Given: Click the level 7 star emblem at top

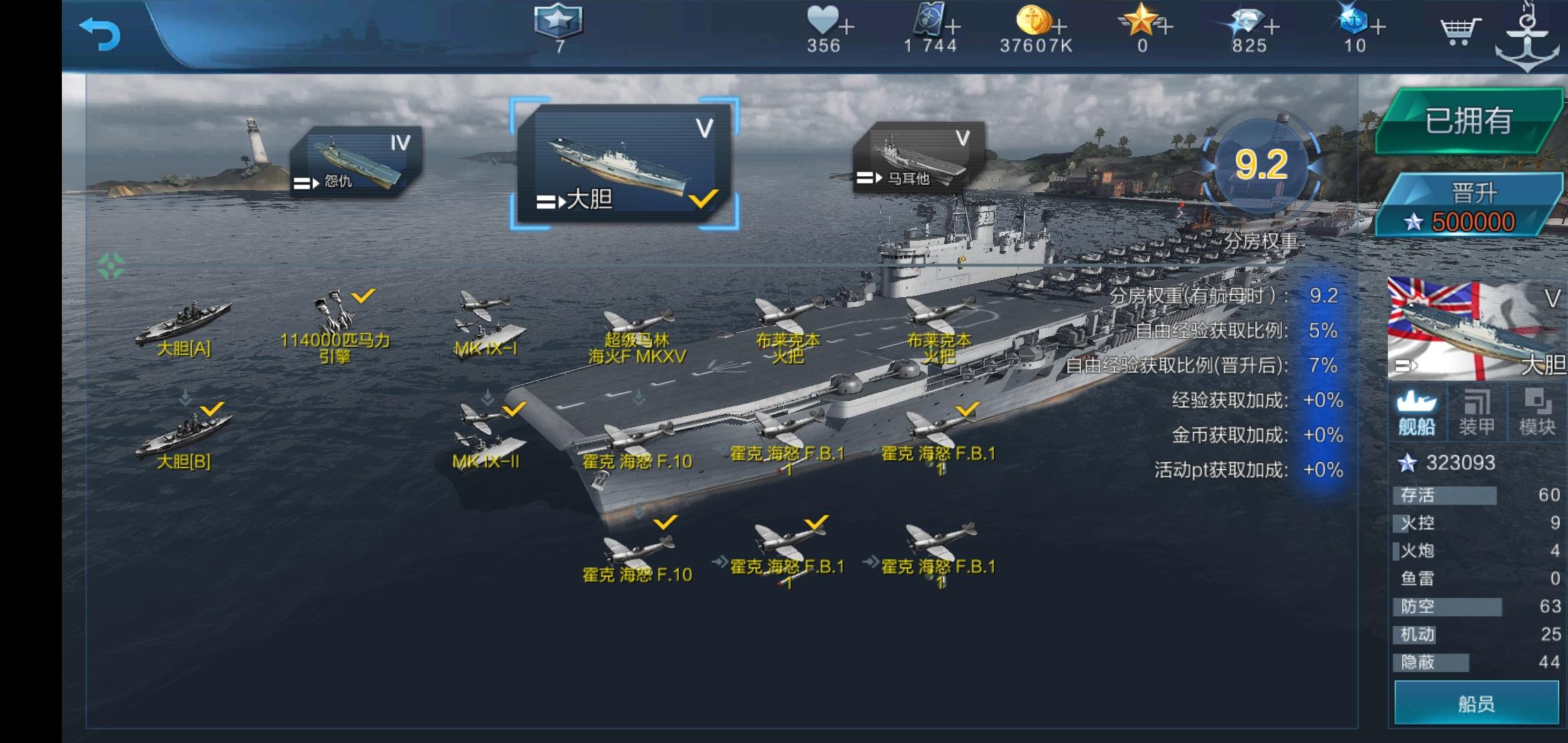Looking at the screenshot, I should point(558,29).
